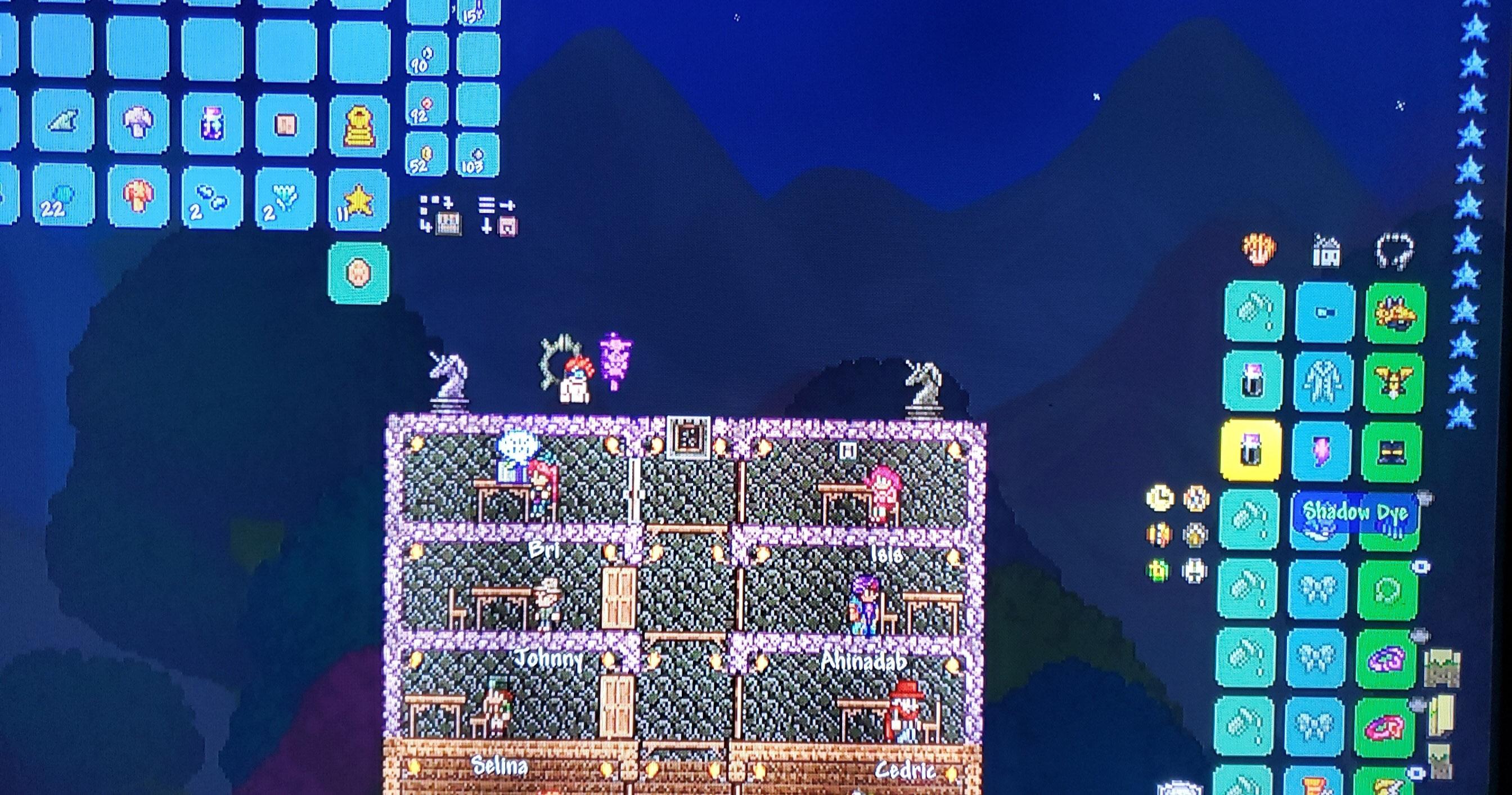Select the golden wings accessory slot

[x=1392, y=383]
